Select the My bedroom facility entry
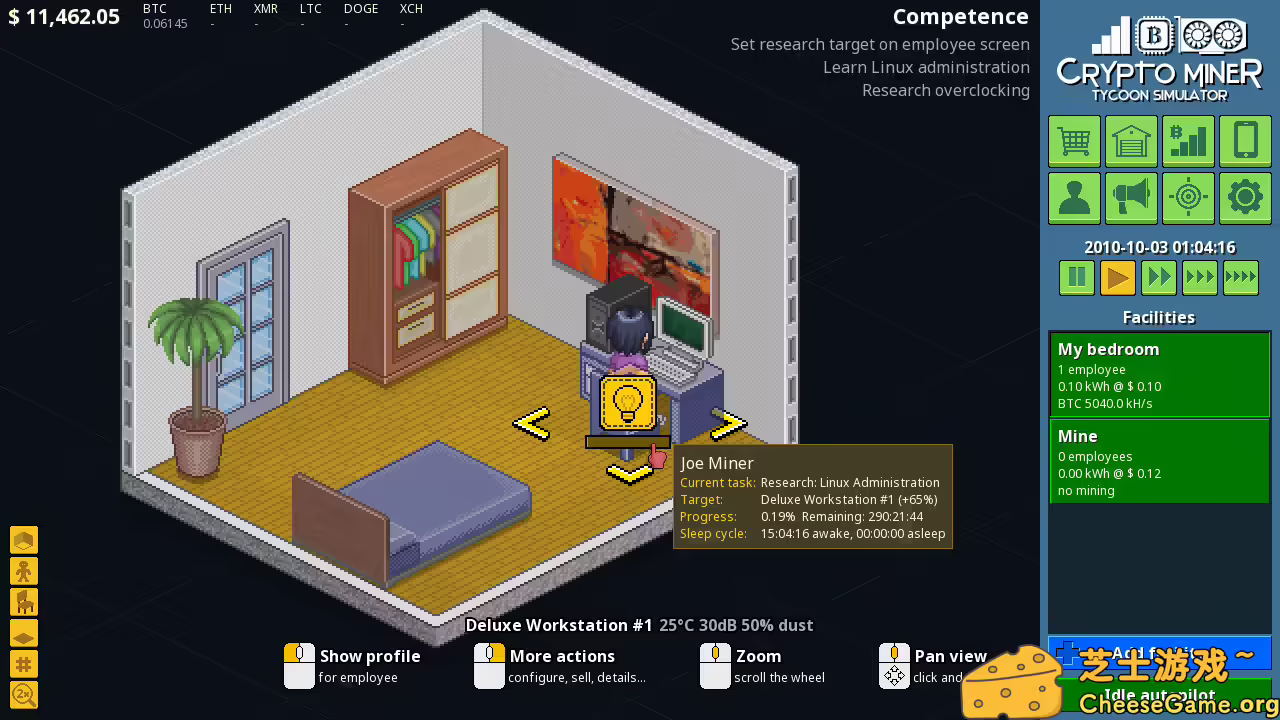 (x=1159, y=374)
